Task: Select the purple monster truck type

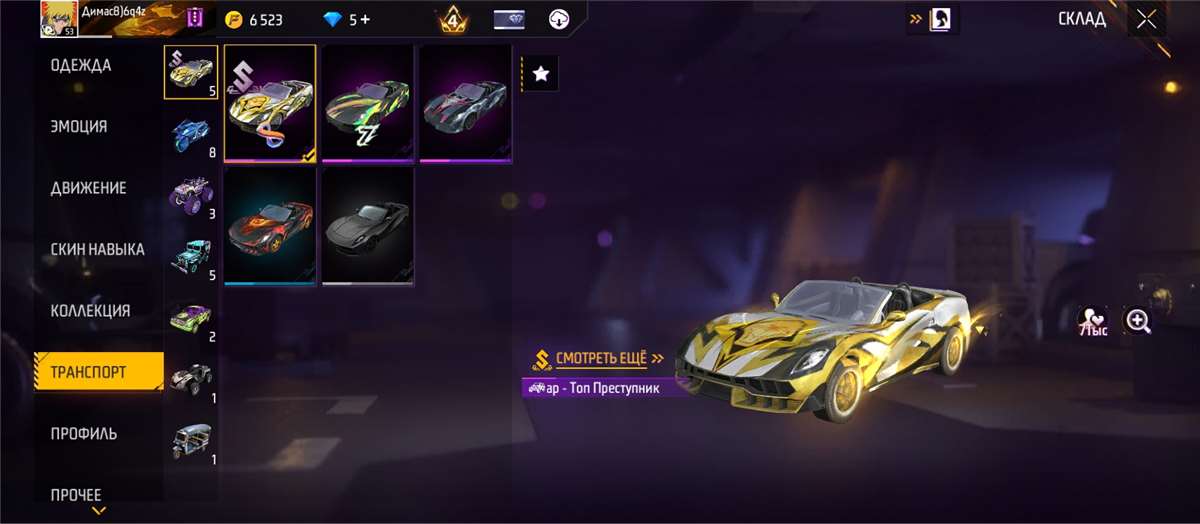Action: click(x=190, y=194)
